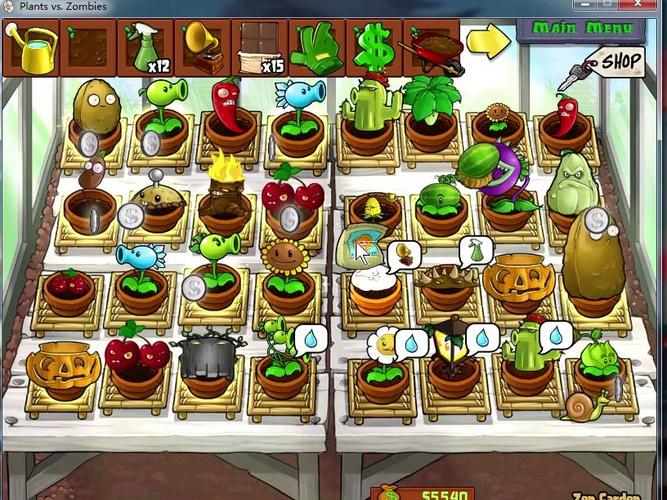Go to next garden with yellow arrow
The width and height of the screenshot is (667, 500).
[488, 41]
